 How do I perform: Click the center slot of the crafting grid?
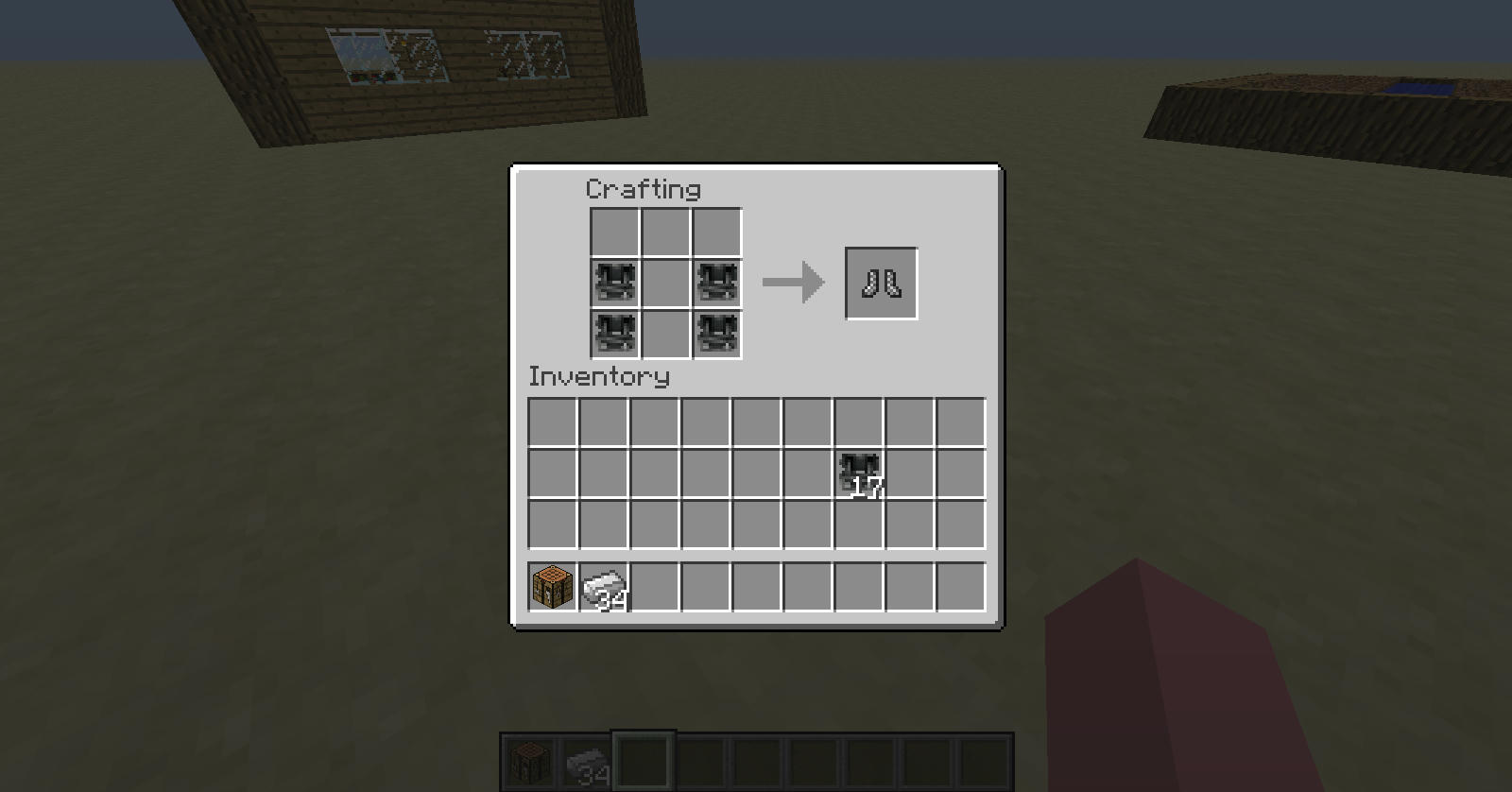(x=665, y=283)
